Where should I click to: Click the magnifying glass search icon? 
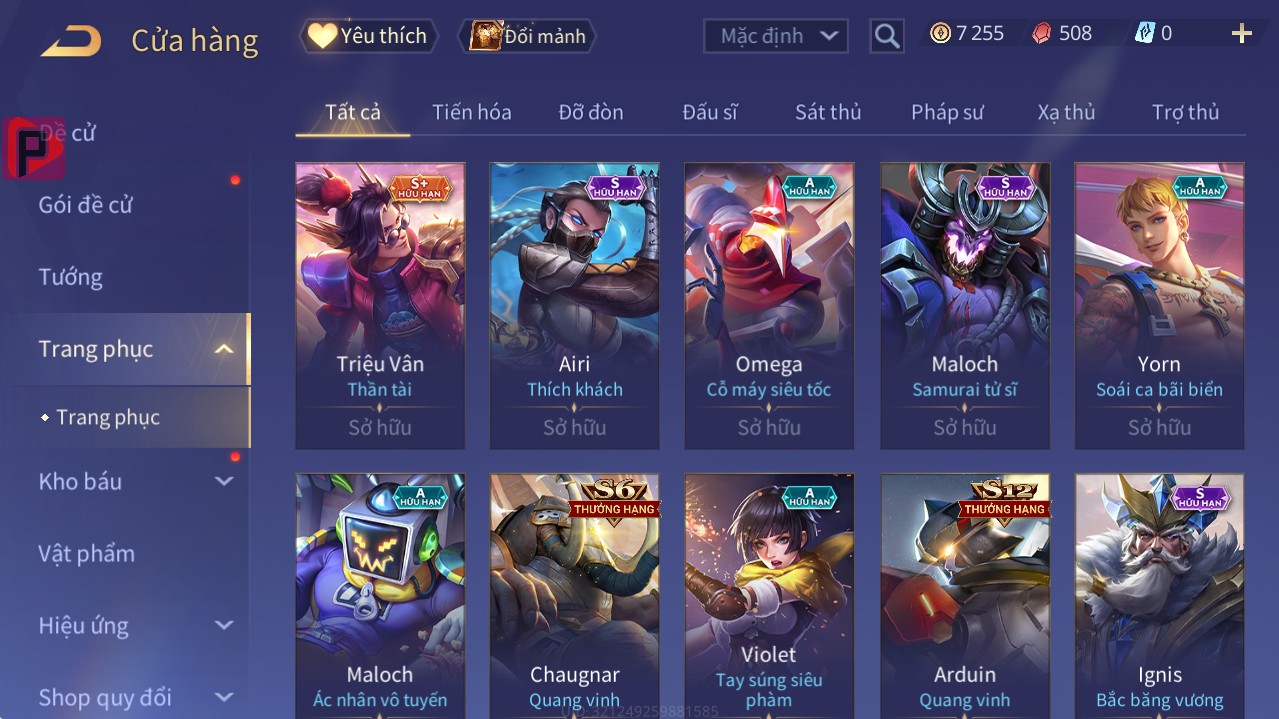point(886,36)
